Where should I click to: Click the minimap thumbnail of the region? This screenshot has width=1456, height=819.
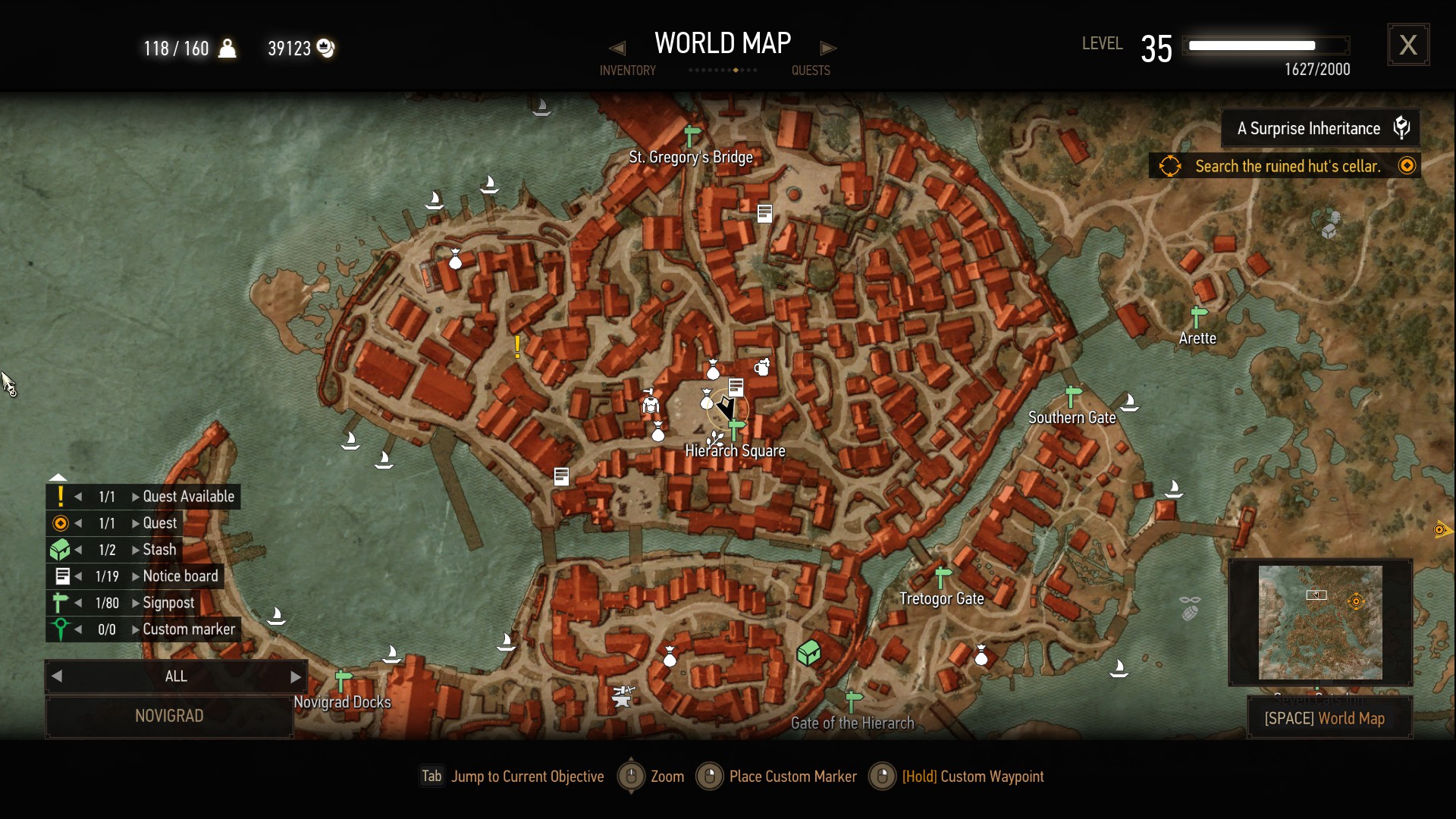(x=1320, y=622)
